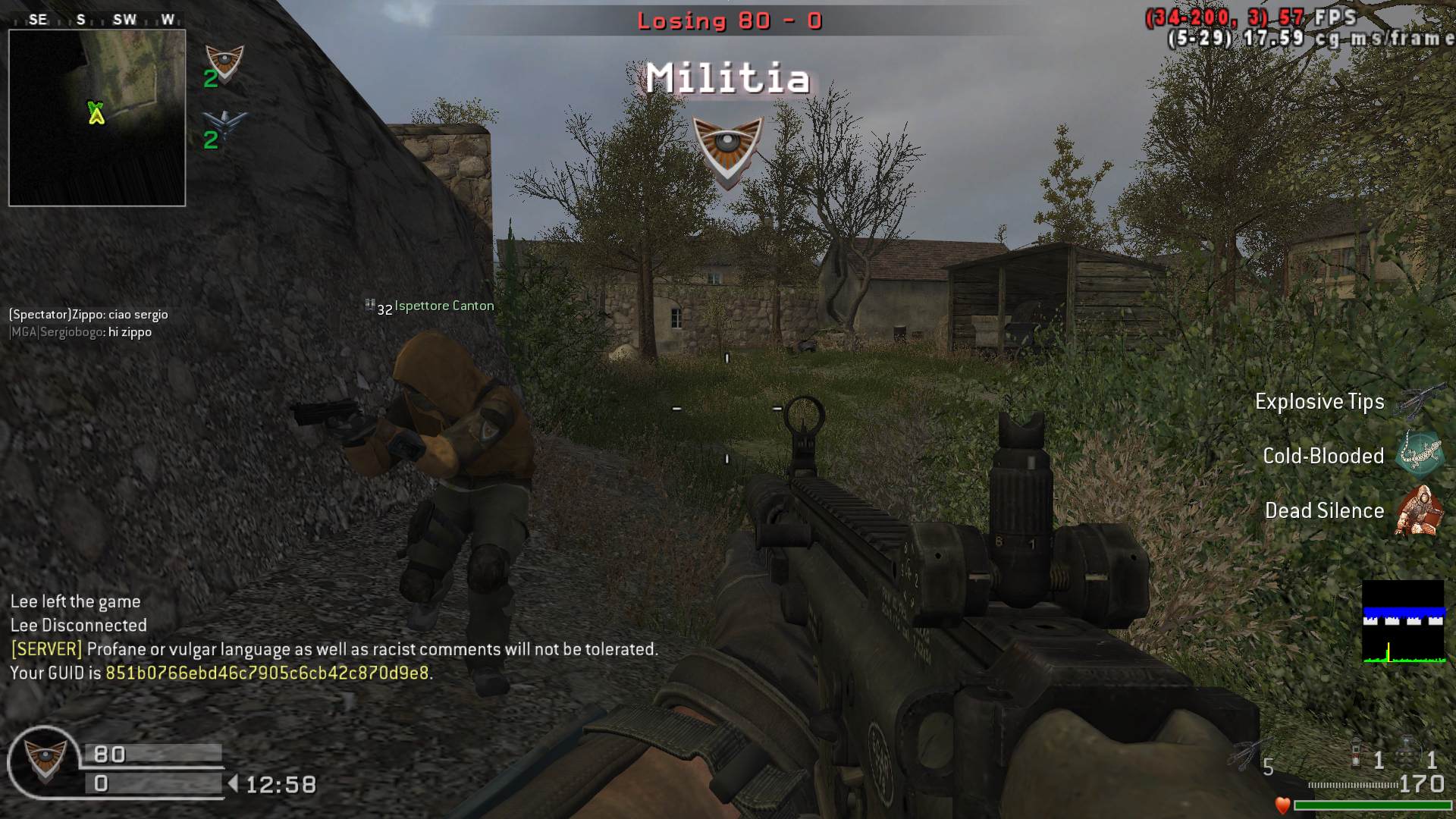
Task: Click the minimap in the corner
Action: (x=97, y=118)
